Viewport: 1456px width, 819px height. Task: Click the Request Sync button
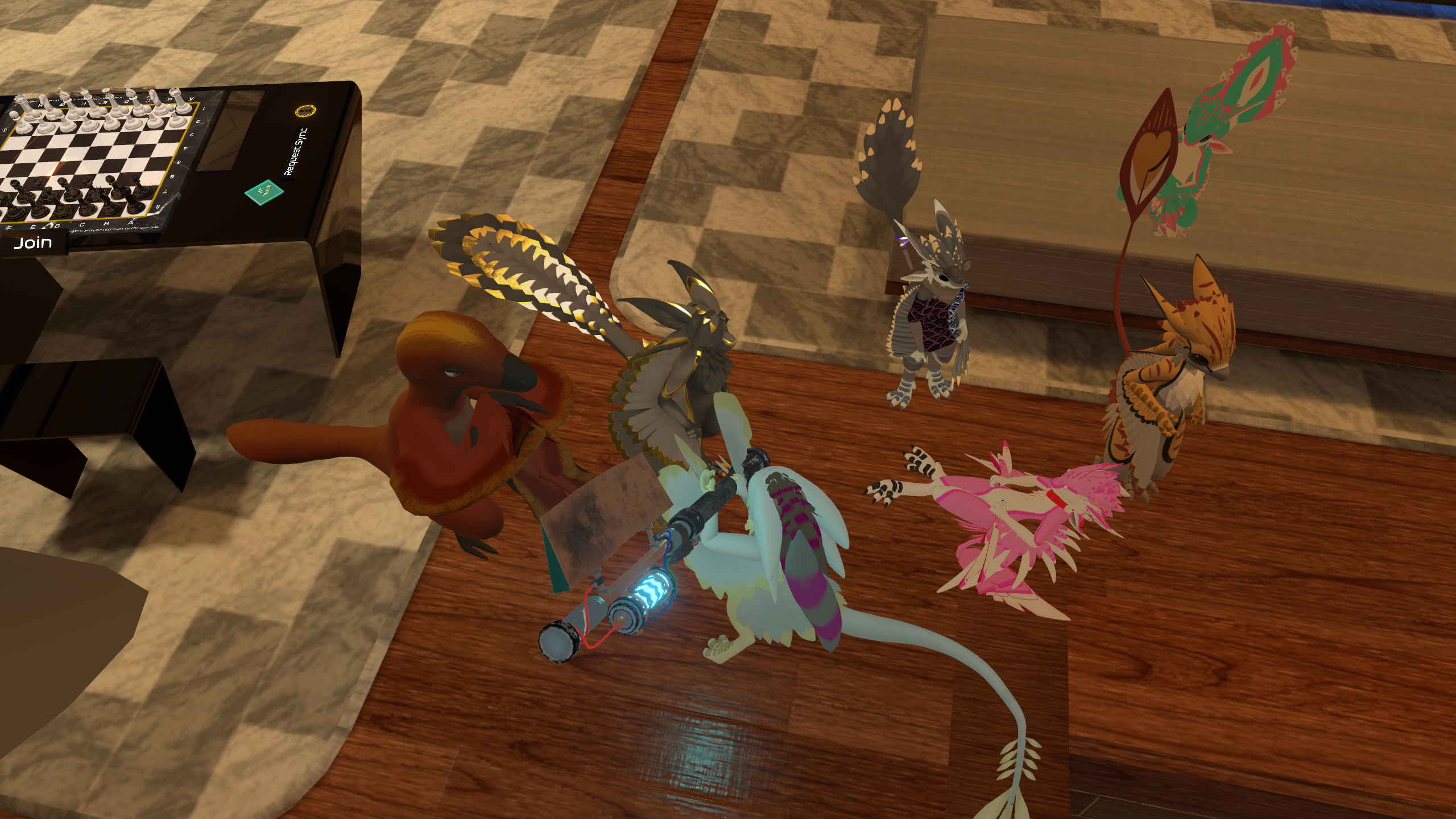296,151
